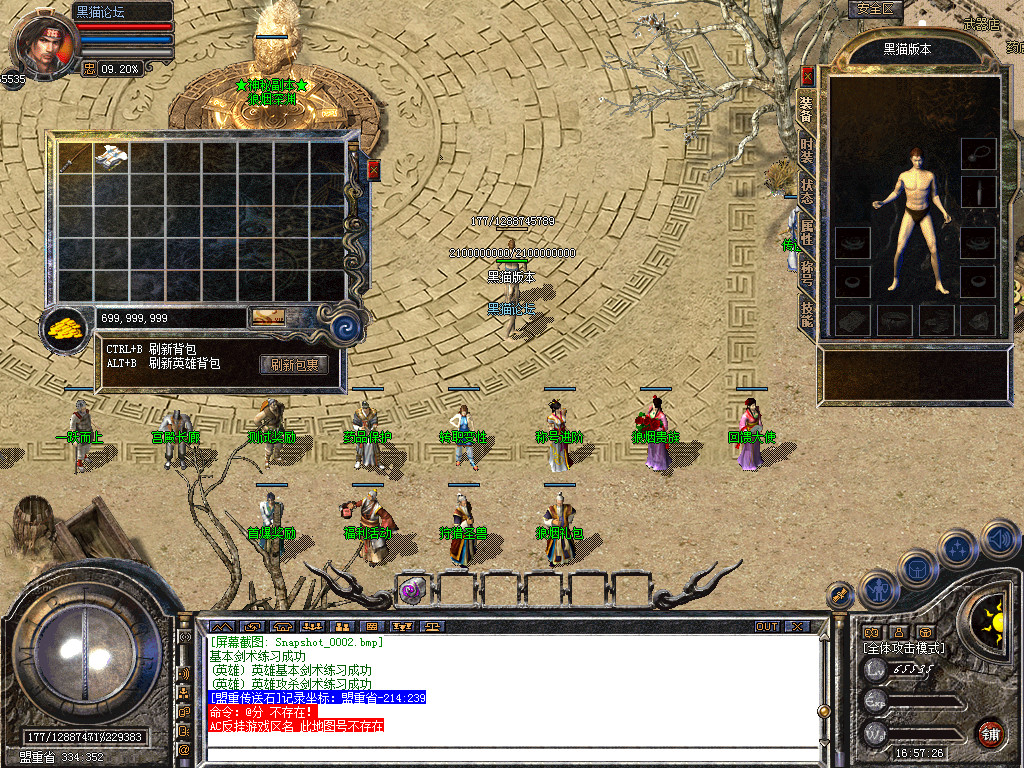Open the 状态 status tab

pos(806,193)
